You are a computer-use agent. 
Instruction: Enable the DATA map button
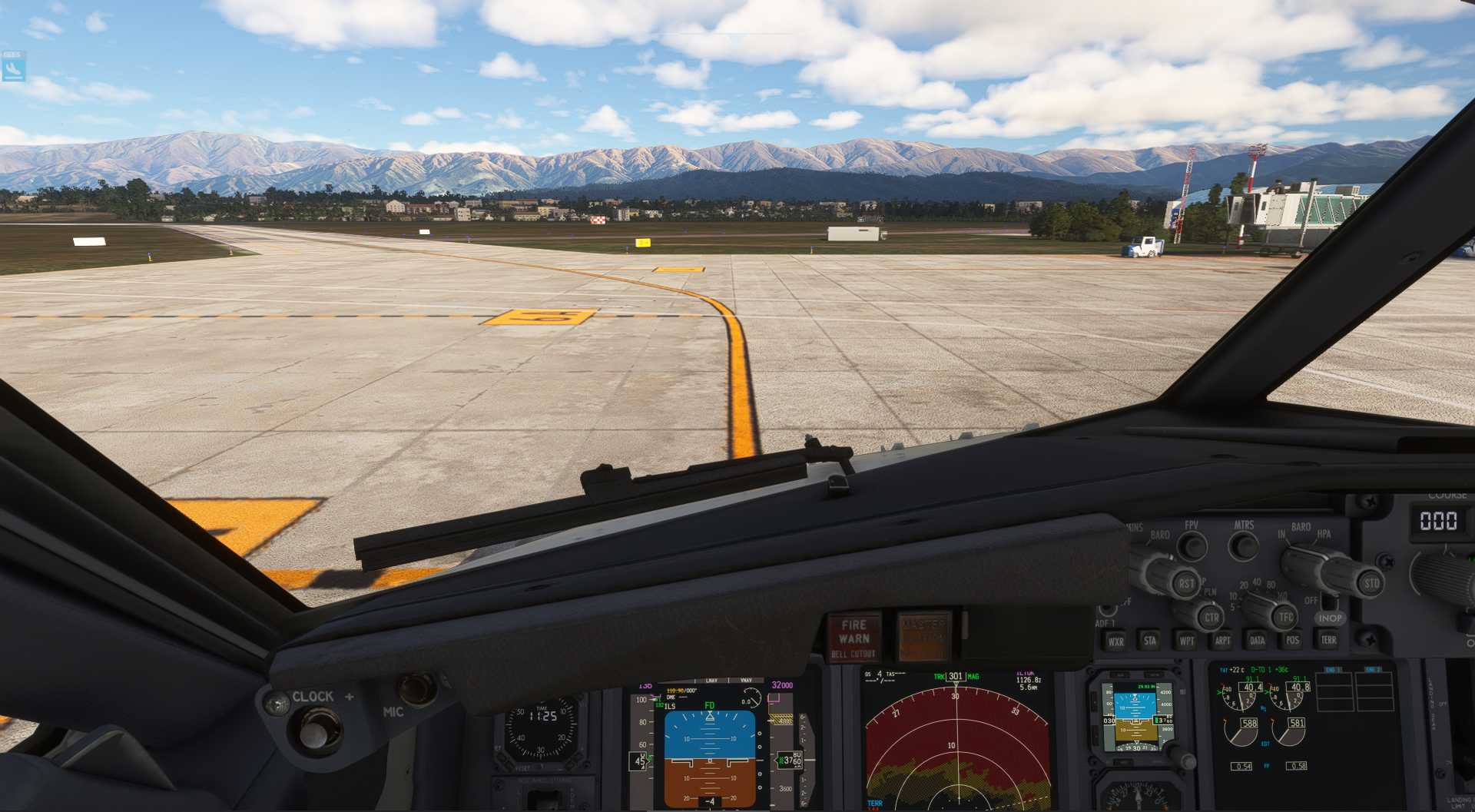tap(1258, 640)
